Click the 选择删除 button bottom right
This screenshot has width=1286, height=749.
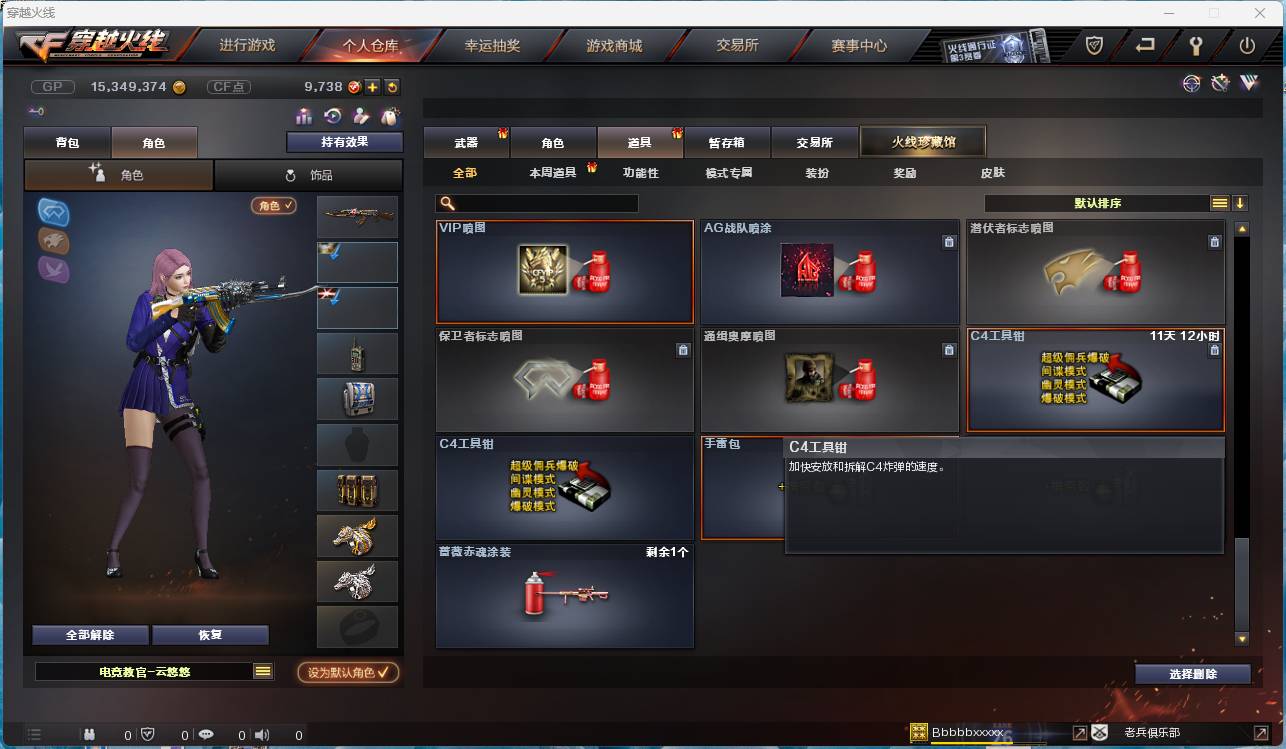click(1192, 675)
